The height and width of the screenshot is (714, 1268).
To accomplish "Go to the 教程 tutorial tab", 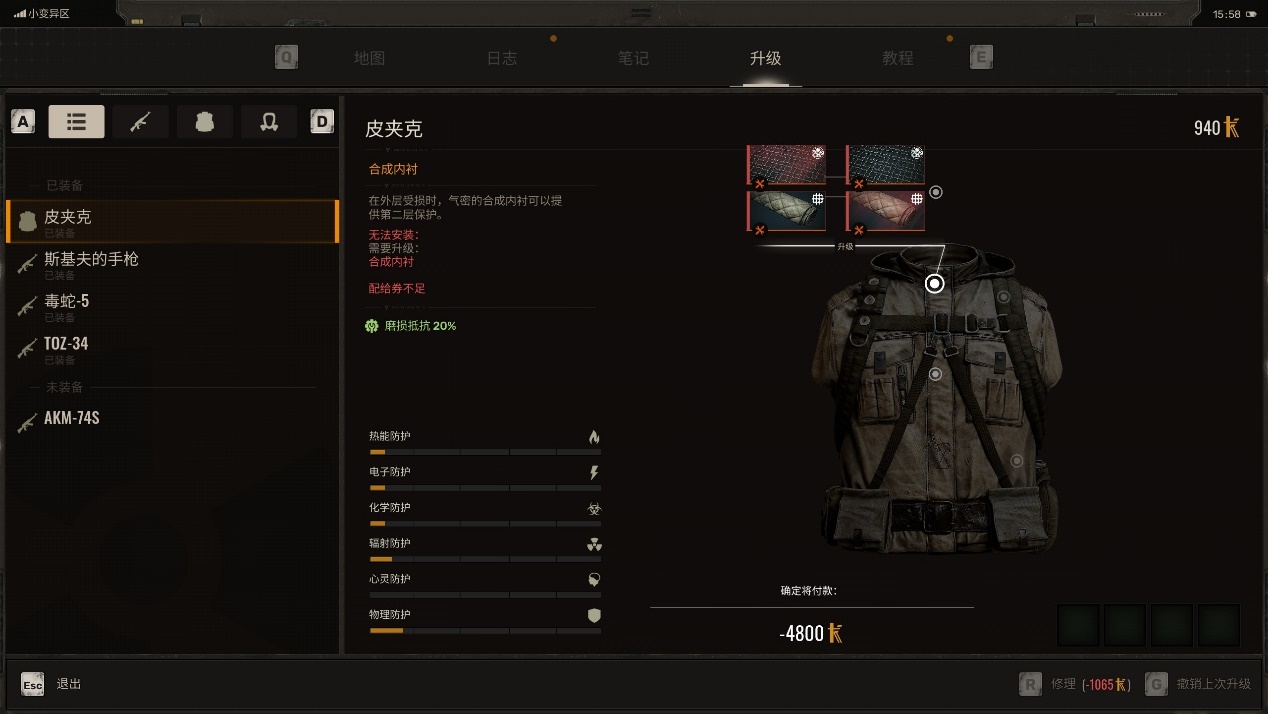I will click(897, 58).
